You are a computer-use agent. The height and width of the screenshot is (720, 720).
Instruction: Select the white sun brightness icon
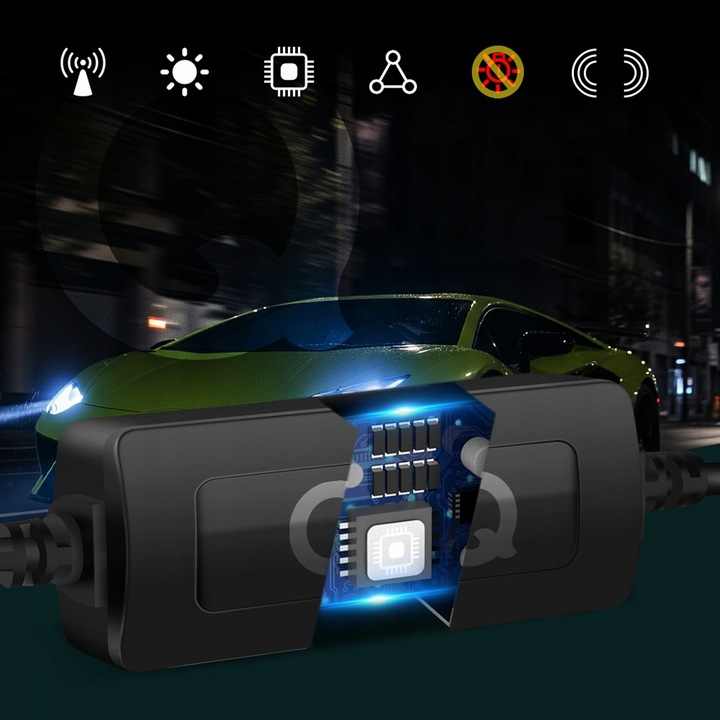185,72
